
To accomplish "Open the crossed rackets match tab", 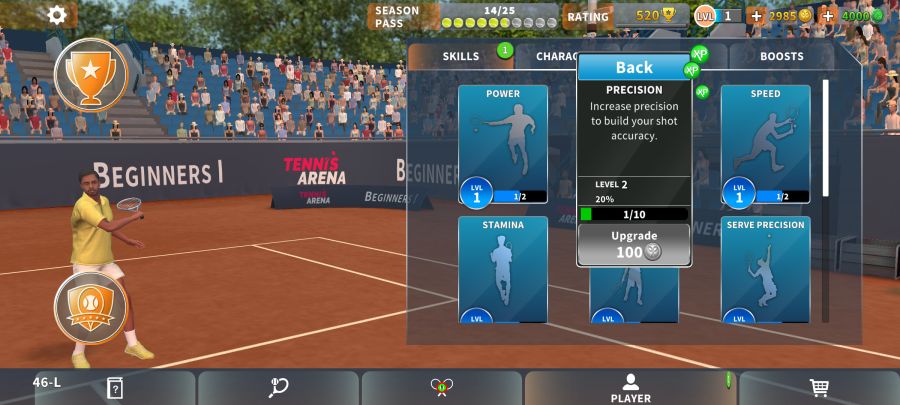I will (441, 388).
